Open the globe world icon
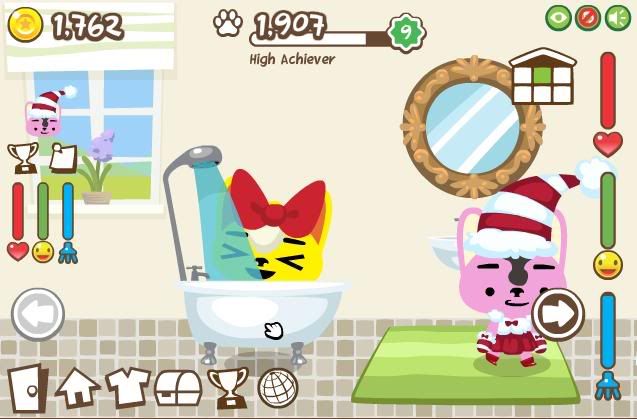This screenshot has height=419, width=637. coord(278,387)
